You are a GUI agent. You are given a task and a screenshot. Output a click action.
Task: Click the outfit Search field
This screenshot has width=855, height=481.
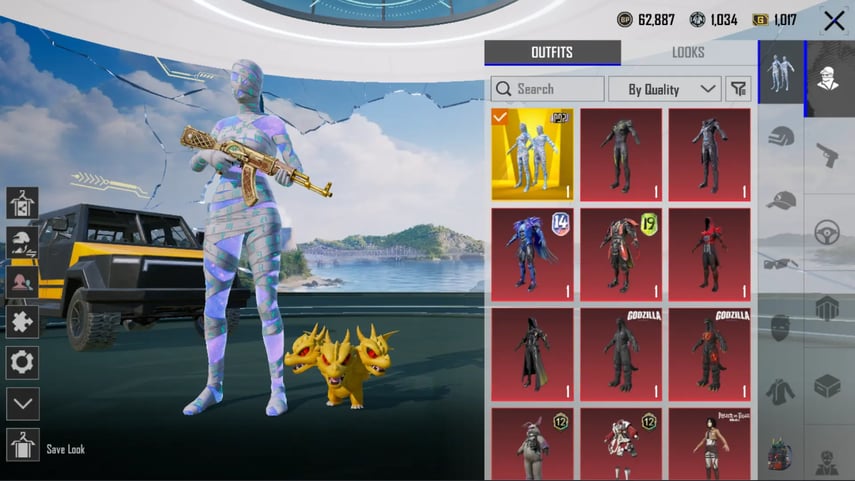[547, 89]
